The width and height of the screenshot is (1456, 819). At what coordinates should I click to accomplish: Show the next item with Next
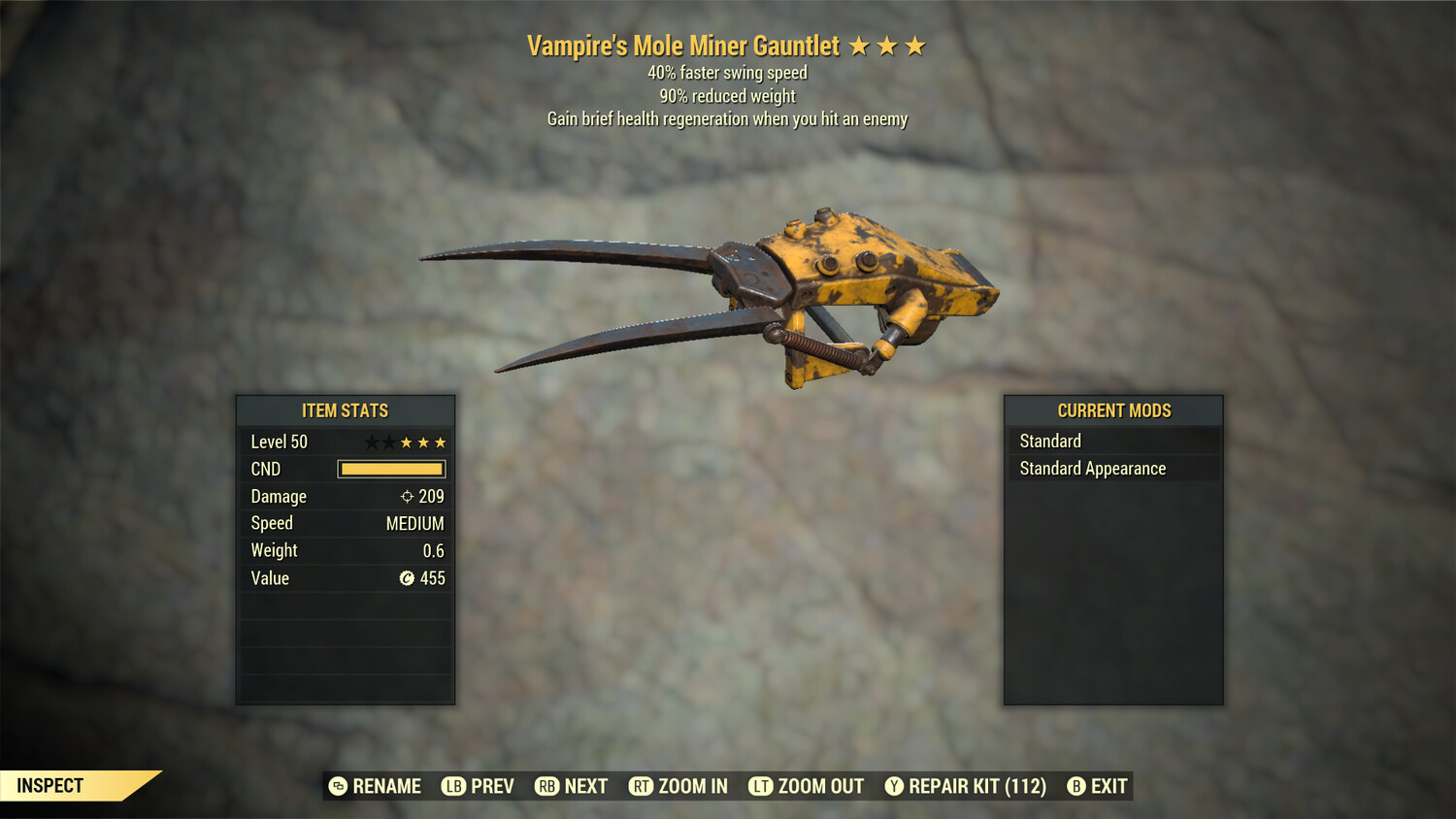[572, 786]
